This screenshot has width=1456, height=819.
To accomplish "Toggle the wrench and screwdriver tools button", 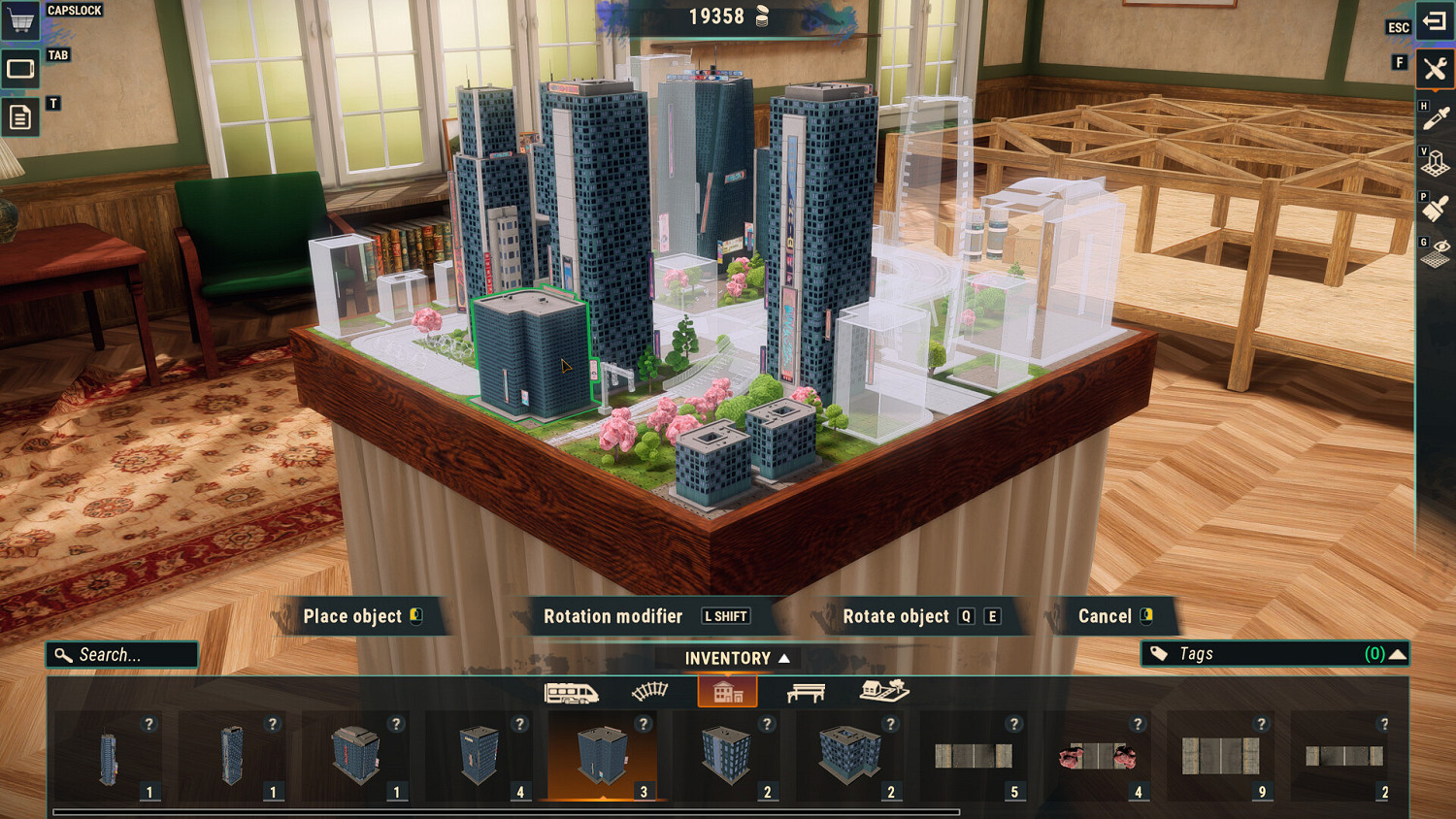I will [1435, 69].
